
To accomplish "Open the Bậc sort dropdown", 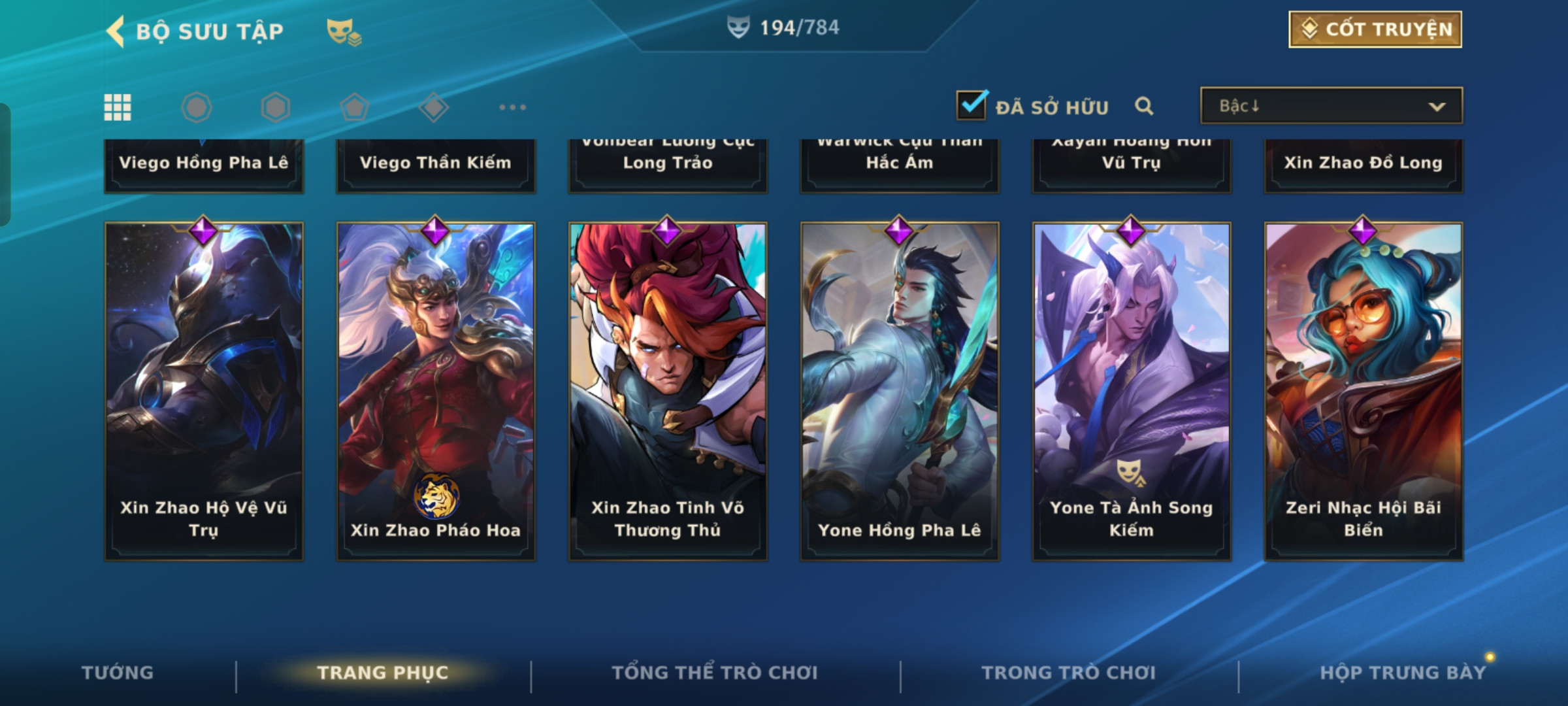I will click(x=1331, y=106).
